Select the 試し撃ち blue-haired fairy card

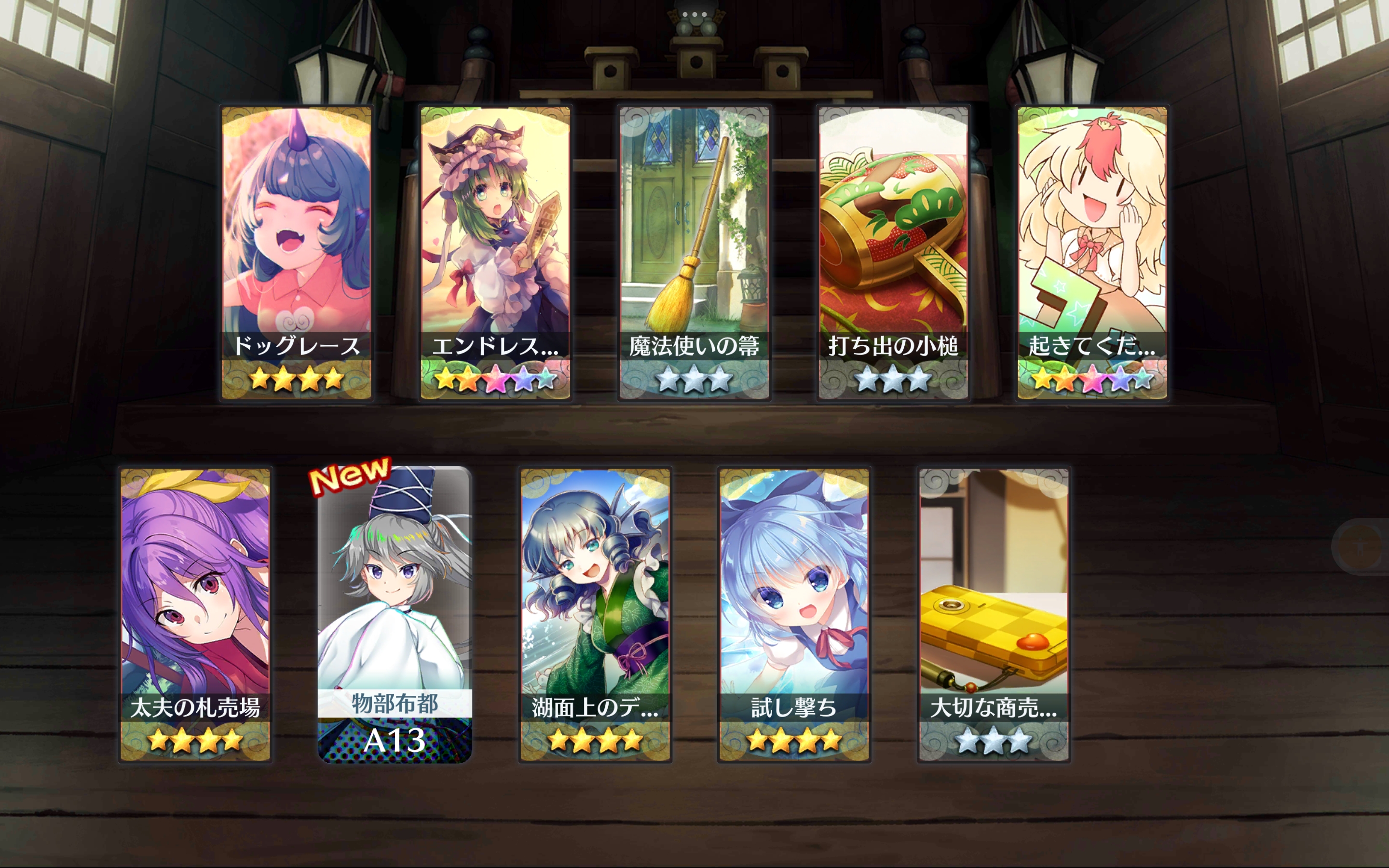[x=794, y=614]
